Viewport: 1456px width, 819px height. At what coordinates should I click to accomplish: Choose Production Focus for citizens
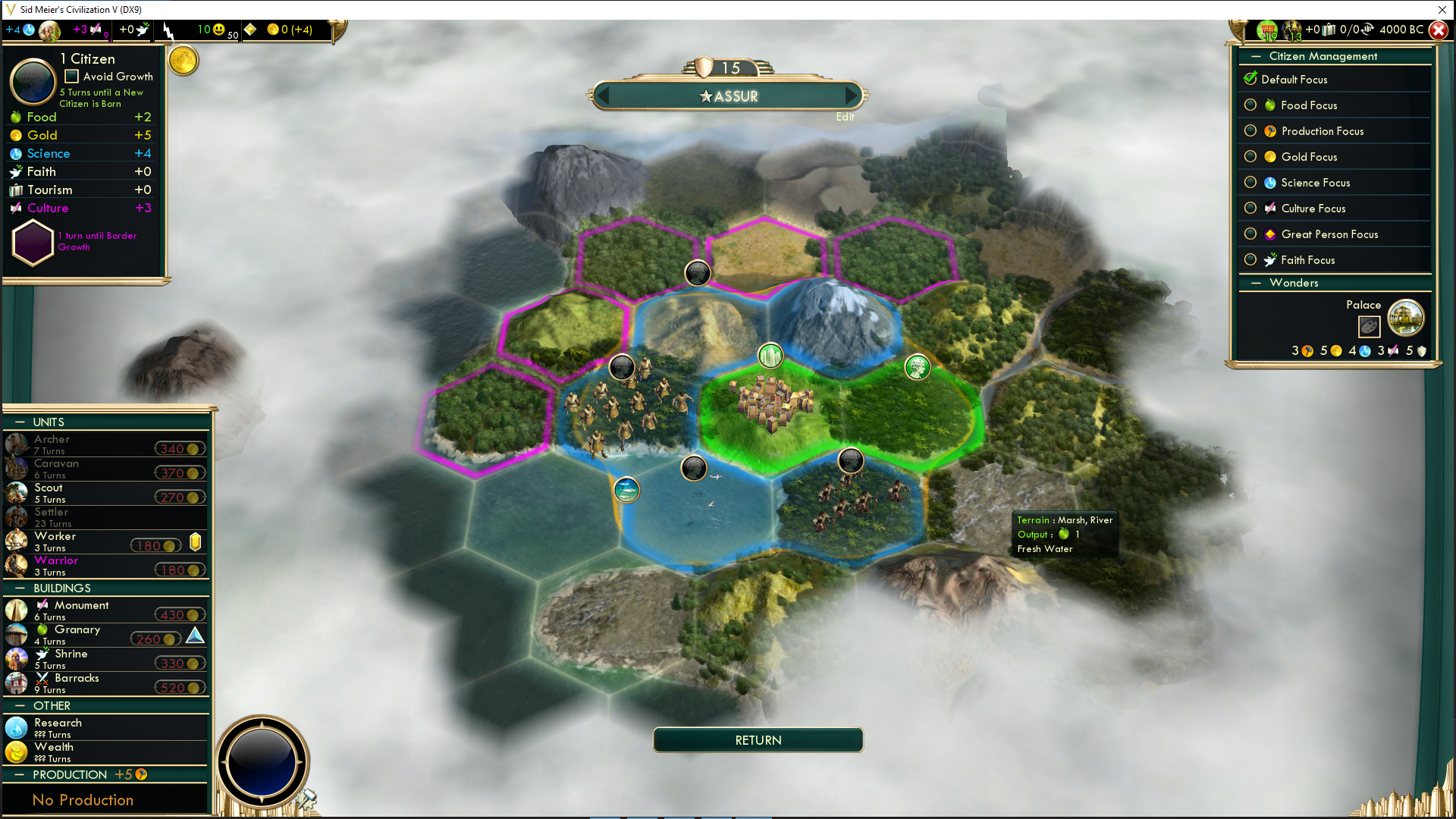[1250, 131]
